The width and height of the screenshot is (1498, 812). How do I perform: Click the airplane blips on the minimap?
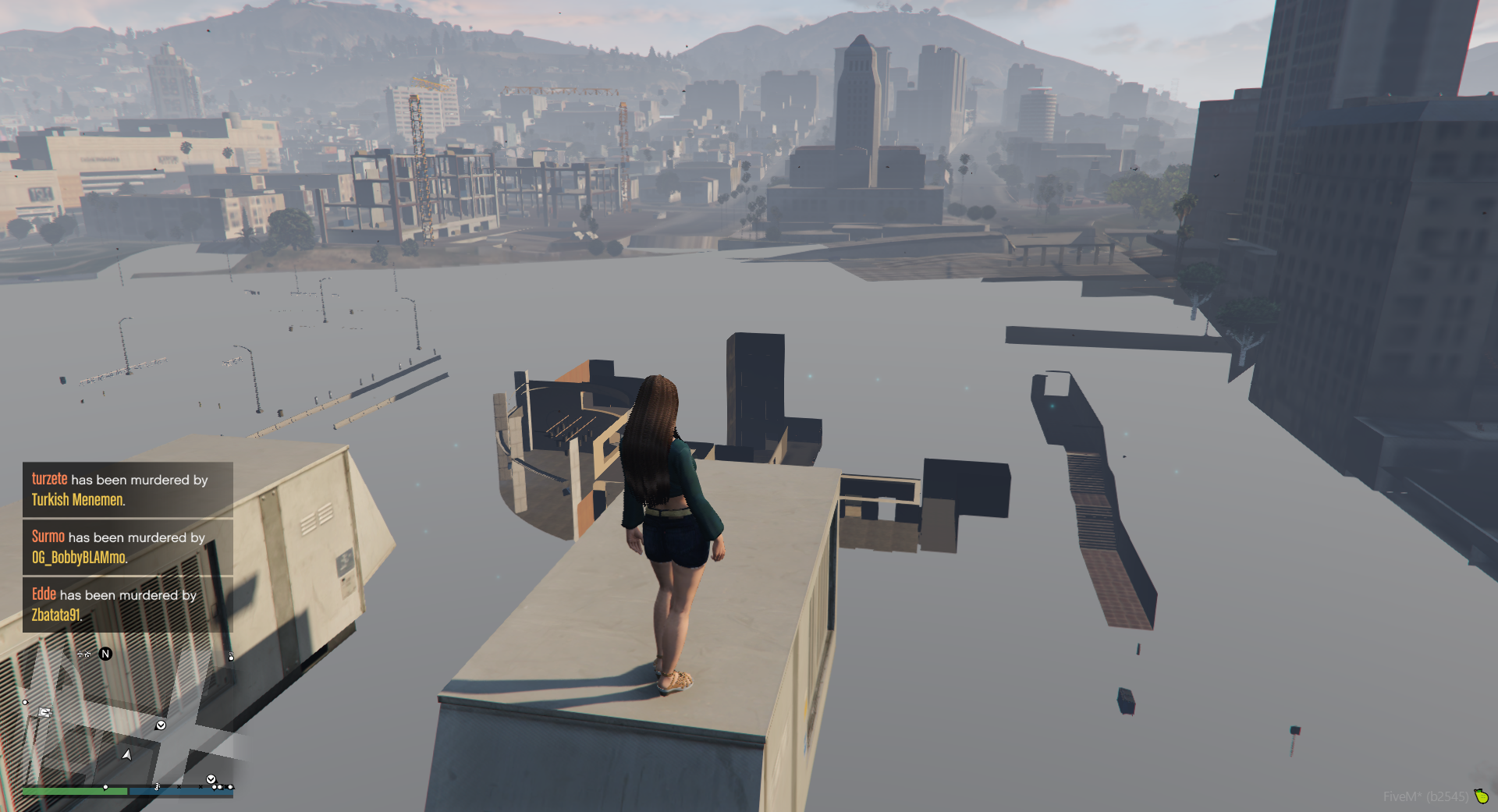[84, 654]
